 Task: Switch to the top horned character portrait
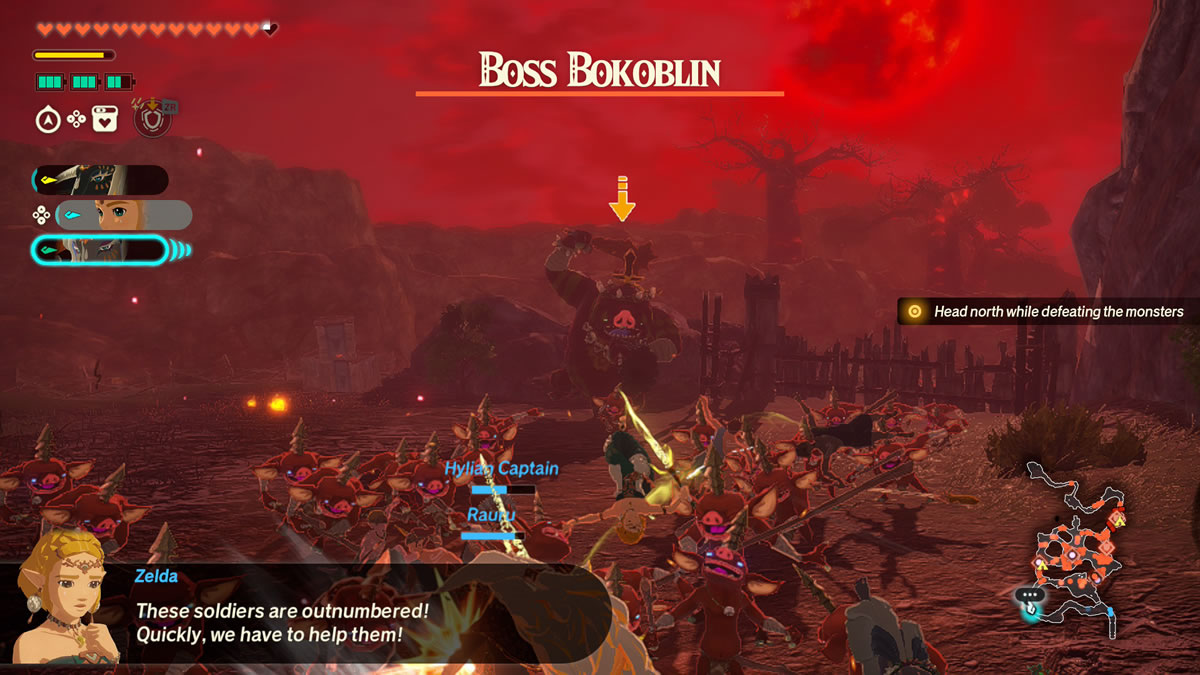click(100, 180)
